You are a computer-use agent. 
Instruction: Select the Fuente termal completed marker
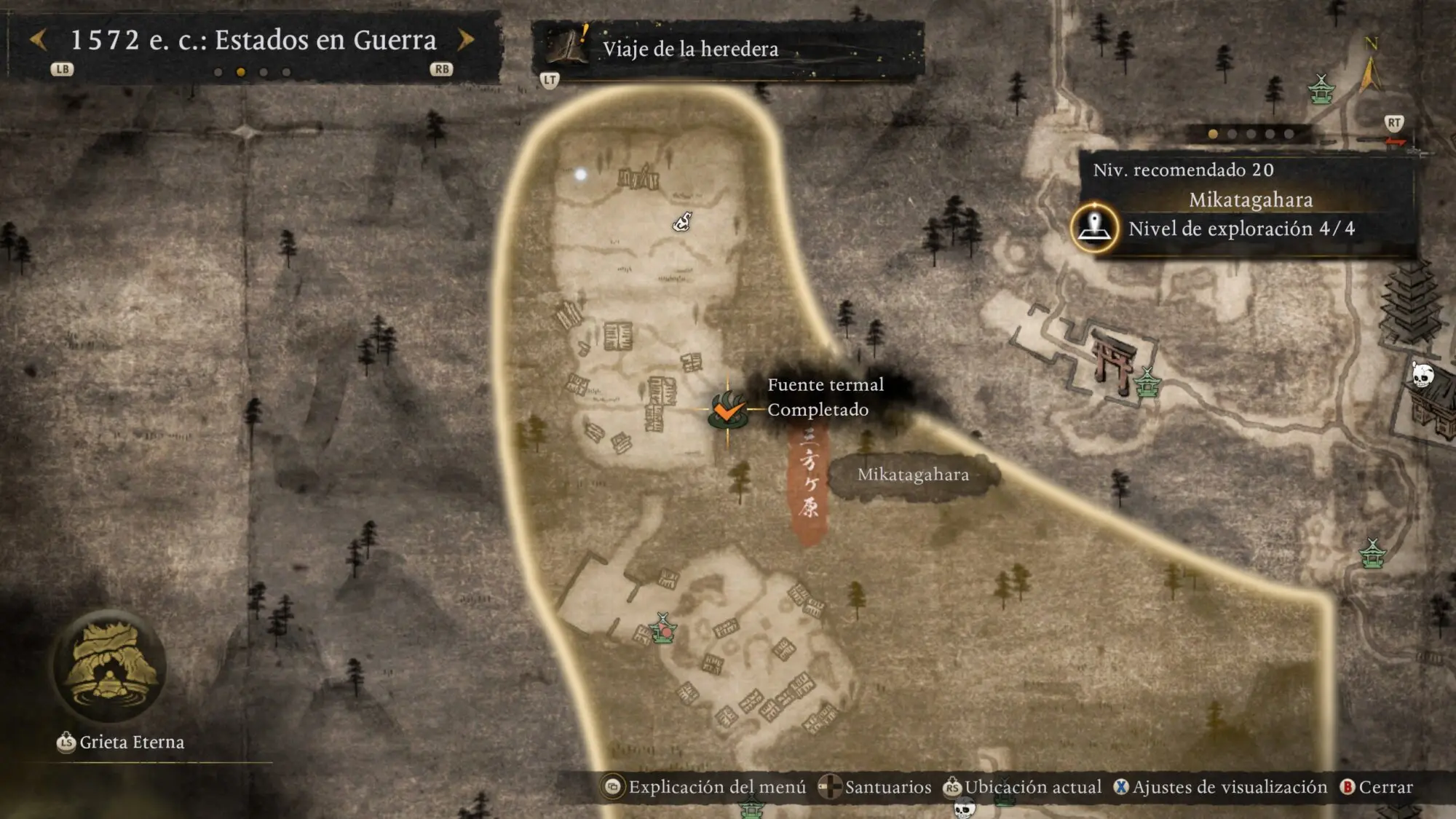pyautogui.click(x=727, y=411)
